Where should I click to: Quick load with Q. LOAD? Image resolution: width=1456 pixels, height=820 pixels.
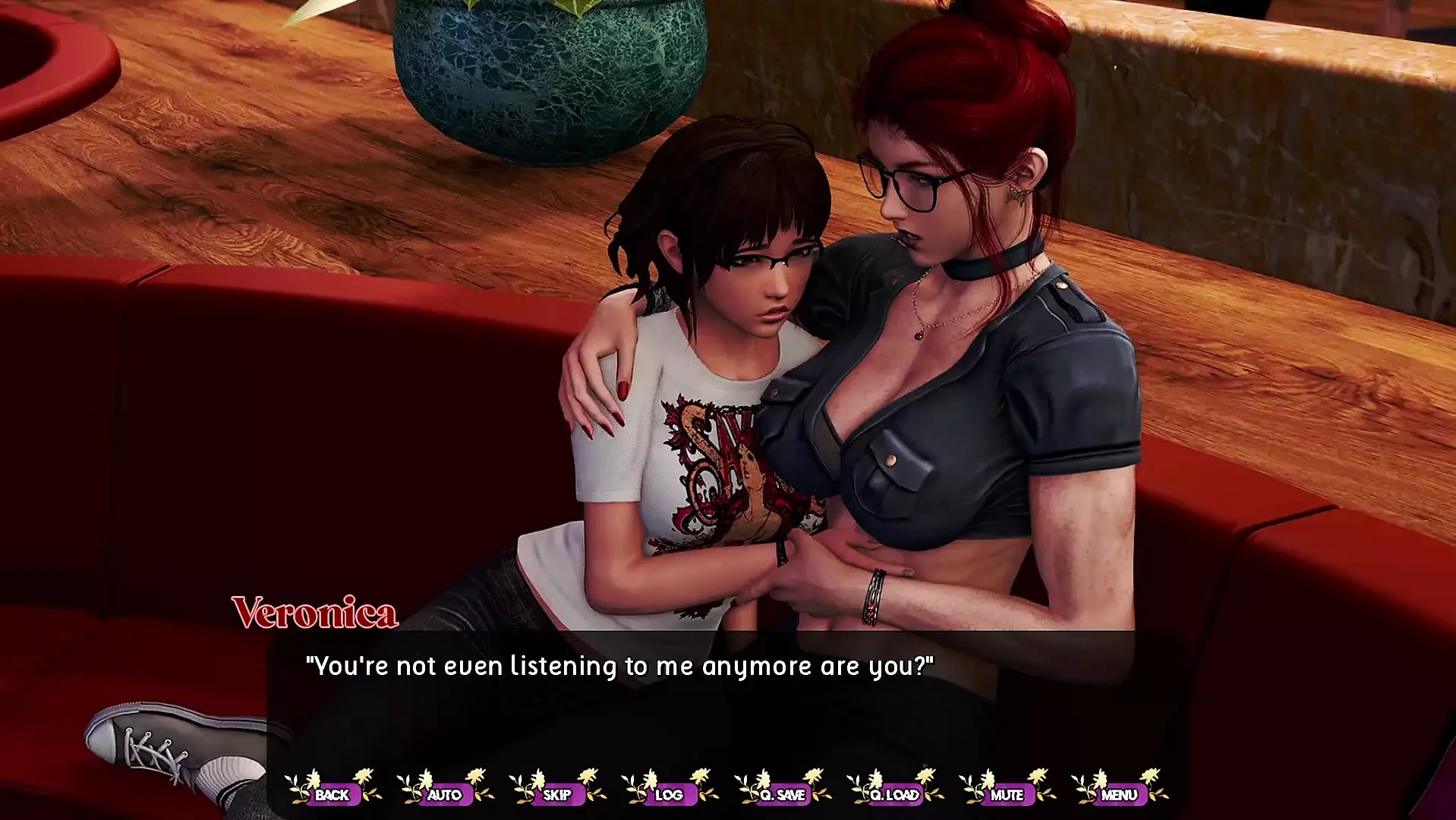[894, 794]
